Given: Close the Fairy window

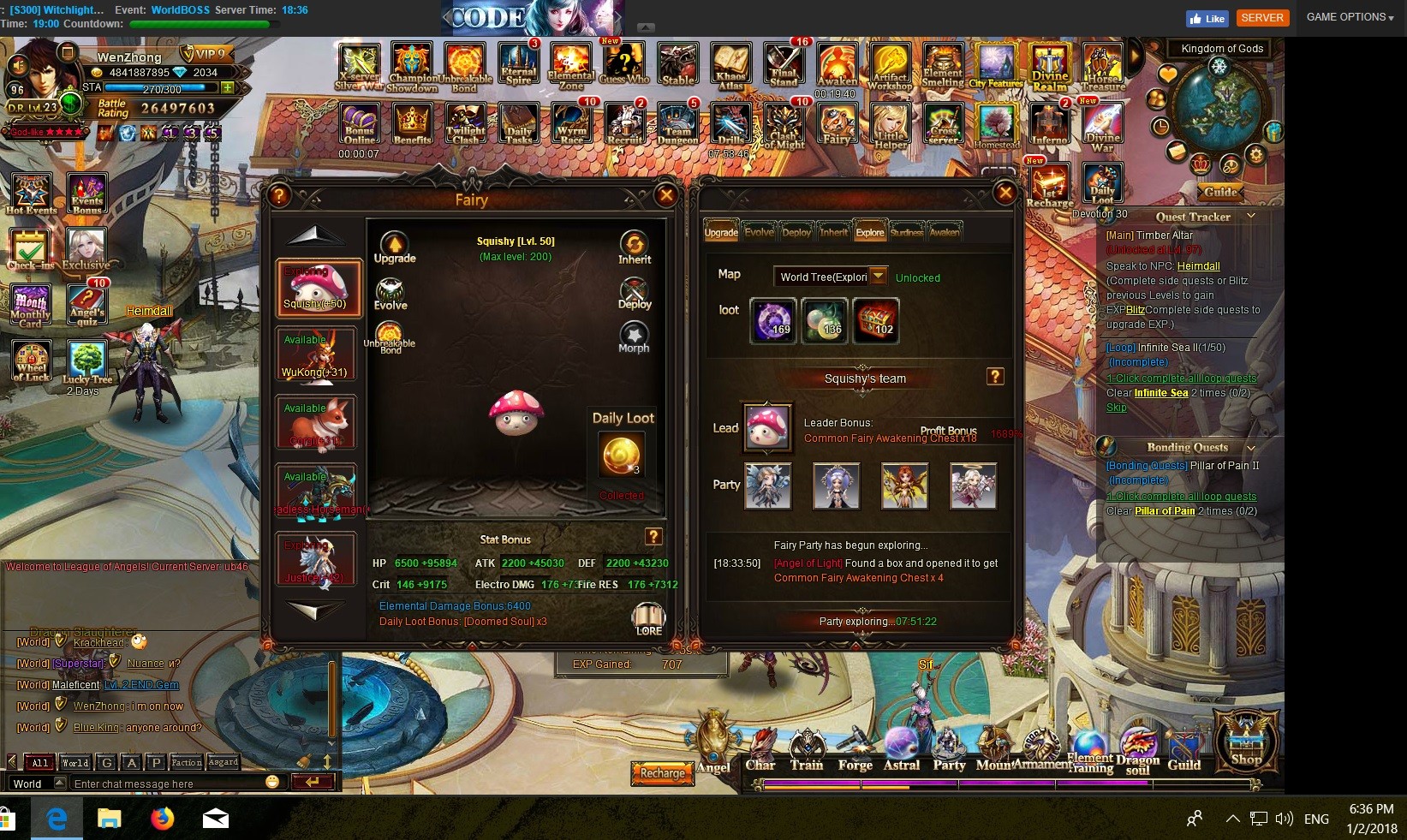Looking at the screenshot, I should [665, 196].
